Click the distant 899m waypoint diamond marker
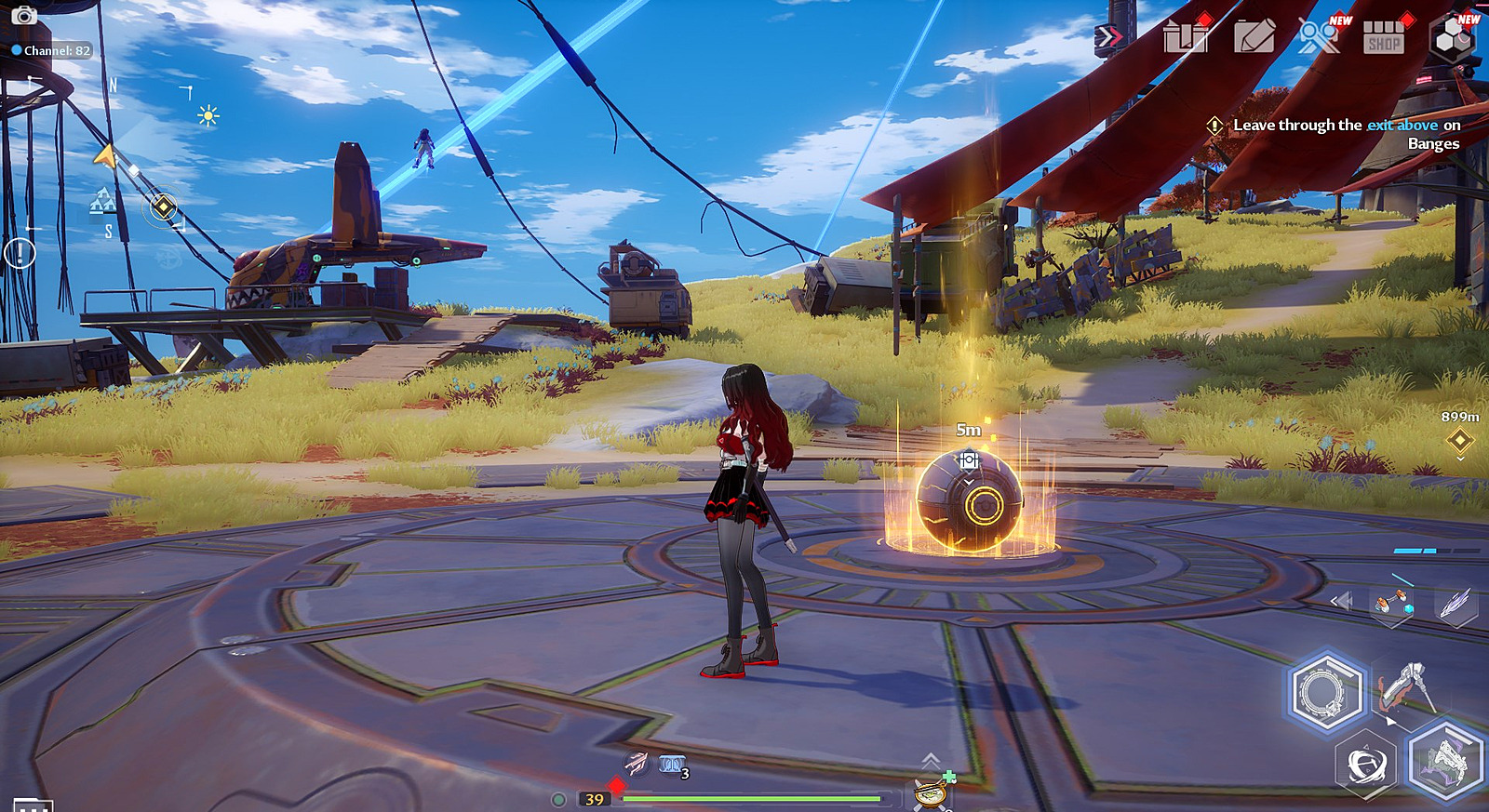 [x=1459, y=439]
